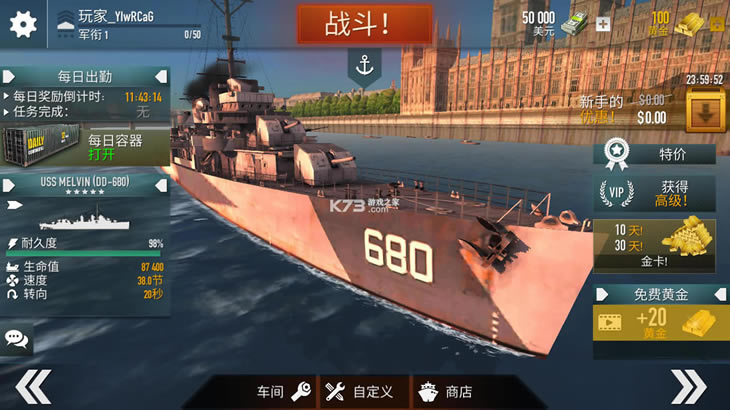Open the 特价 special offers
730x410 pixels.
coord(655,154)
